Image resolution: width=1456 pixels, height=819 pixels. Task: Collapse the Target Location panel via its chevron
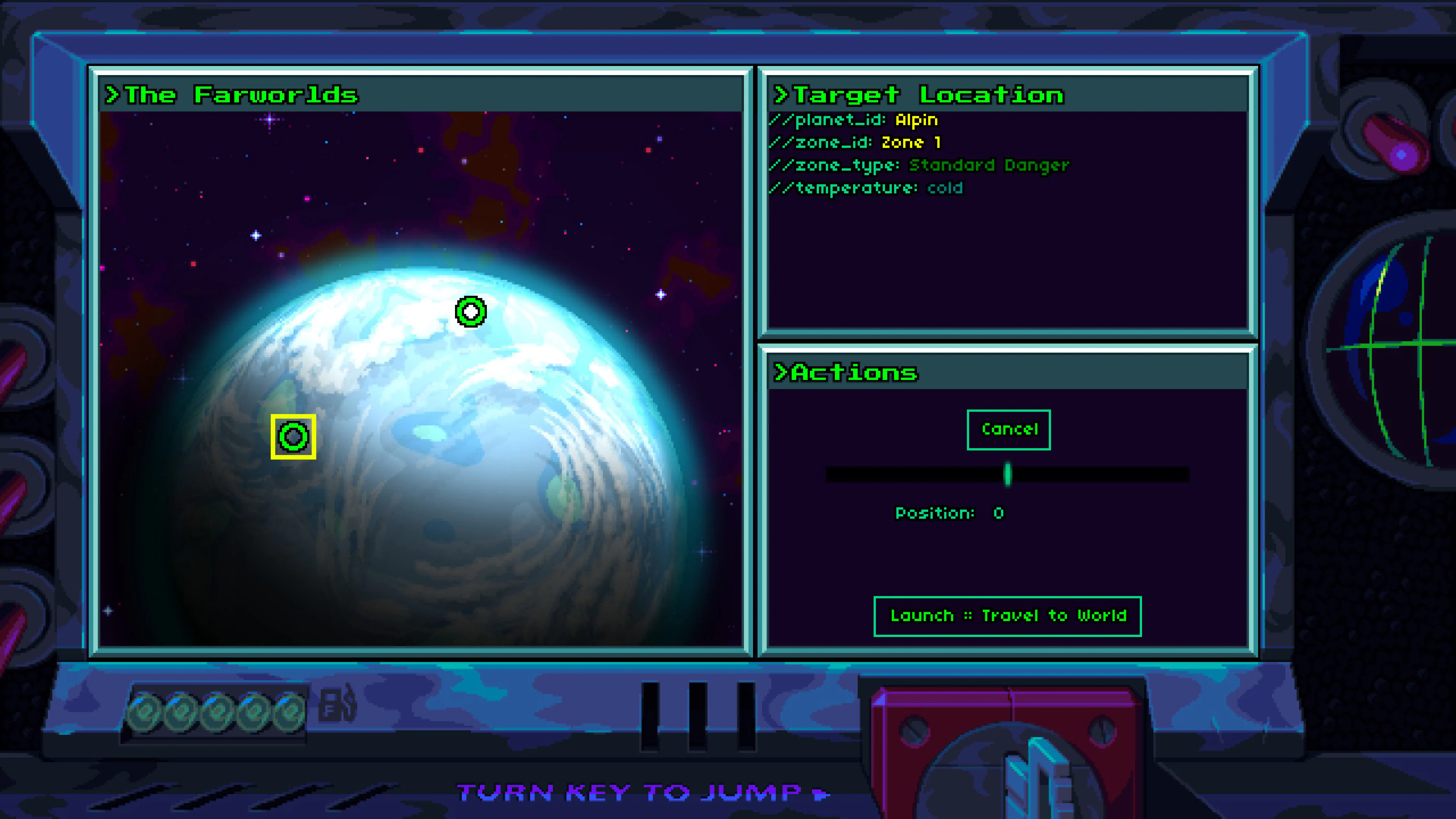pyautogui.click(x=781, y=94)
